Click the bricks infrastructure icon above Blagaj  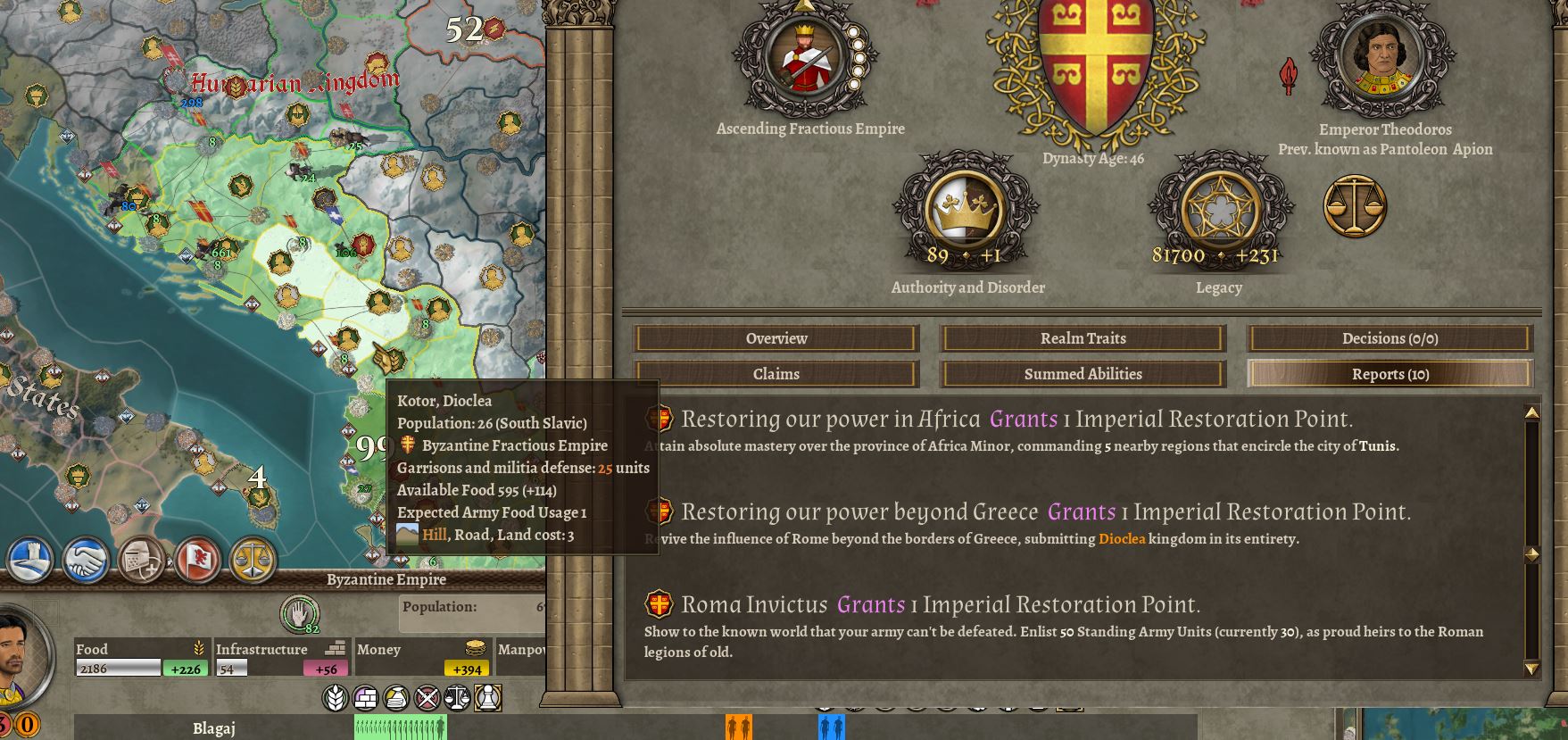click(x=367, y=700)
